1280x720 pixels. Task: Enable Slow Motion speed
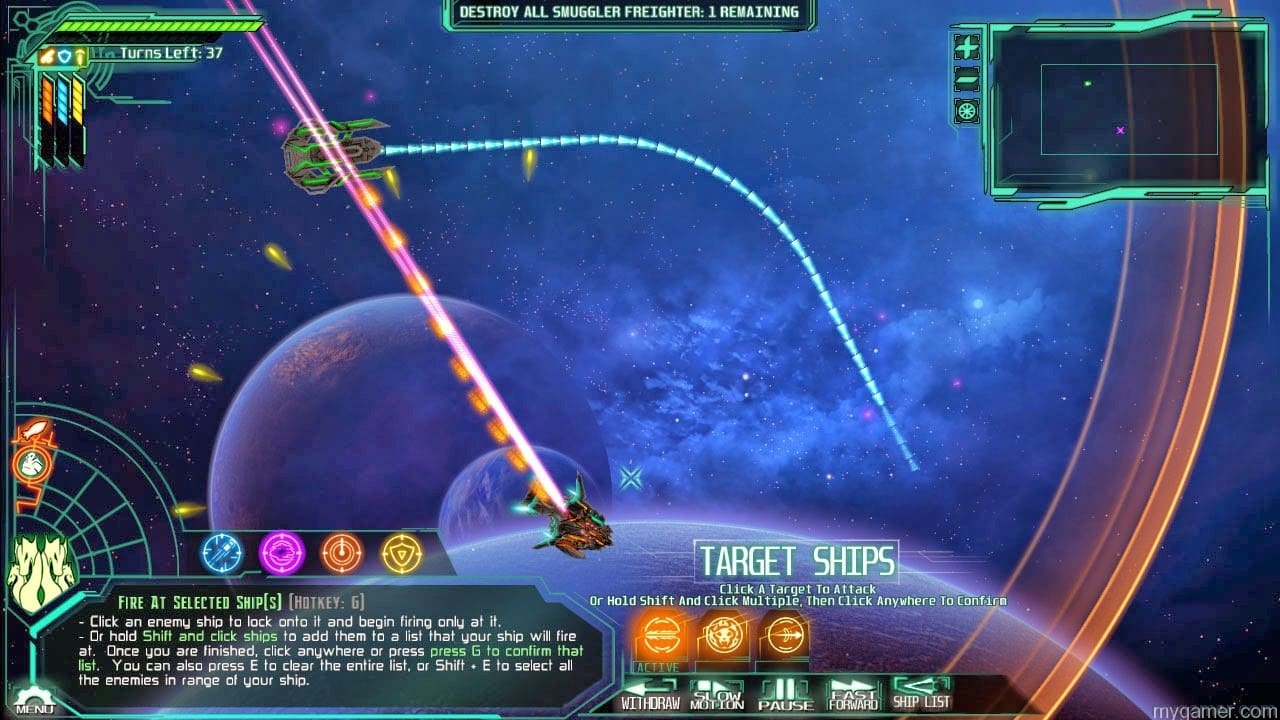pyautogui.click(x=718, y=694)
